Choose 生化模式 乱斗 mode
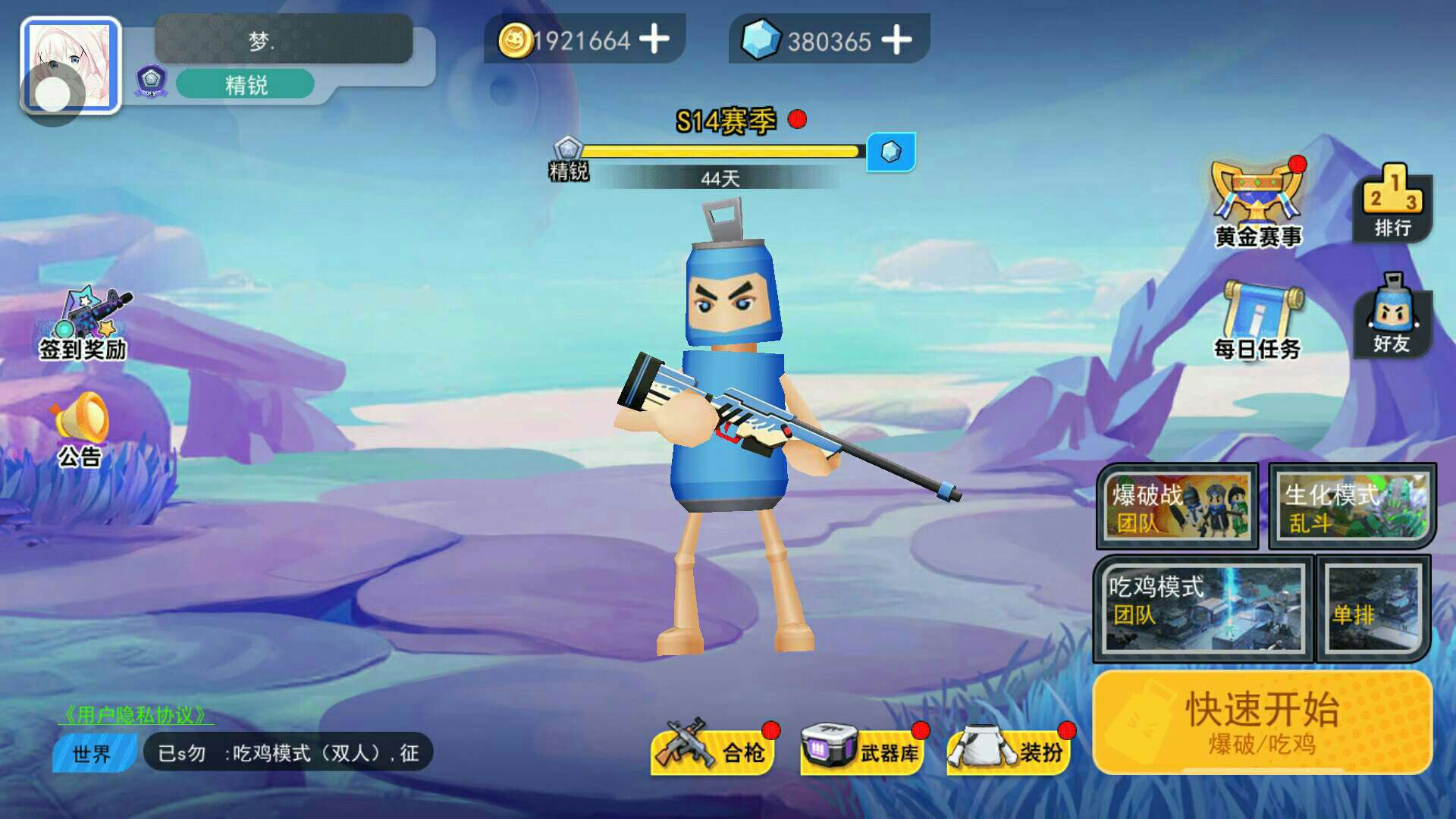 [1352, 506]
